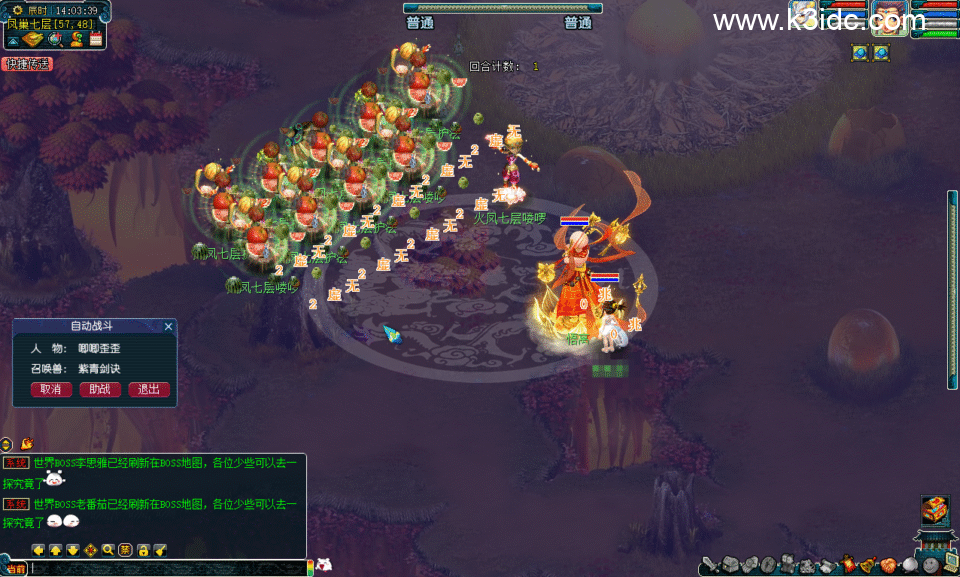
Task: Click the chat lock icon
Action: (142, 549)
